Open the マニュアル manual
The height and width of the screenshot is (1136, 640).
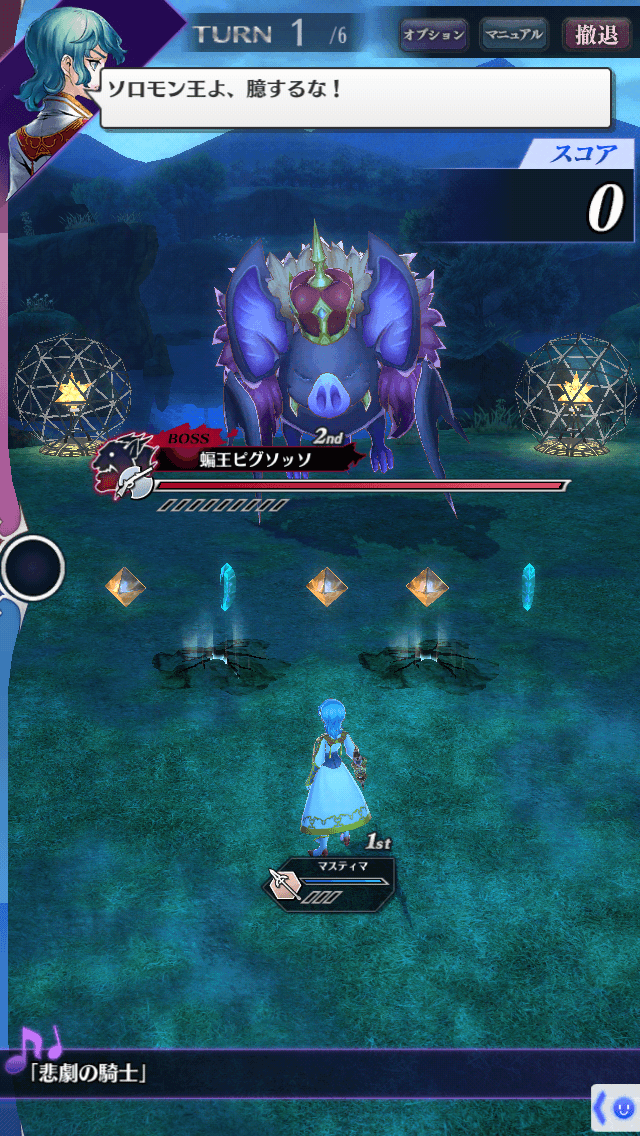click(x=514, y=35)
